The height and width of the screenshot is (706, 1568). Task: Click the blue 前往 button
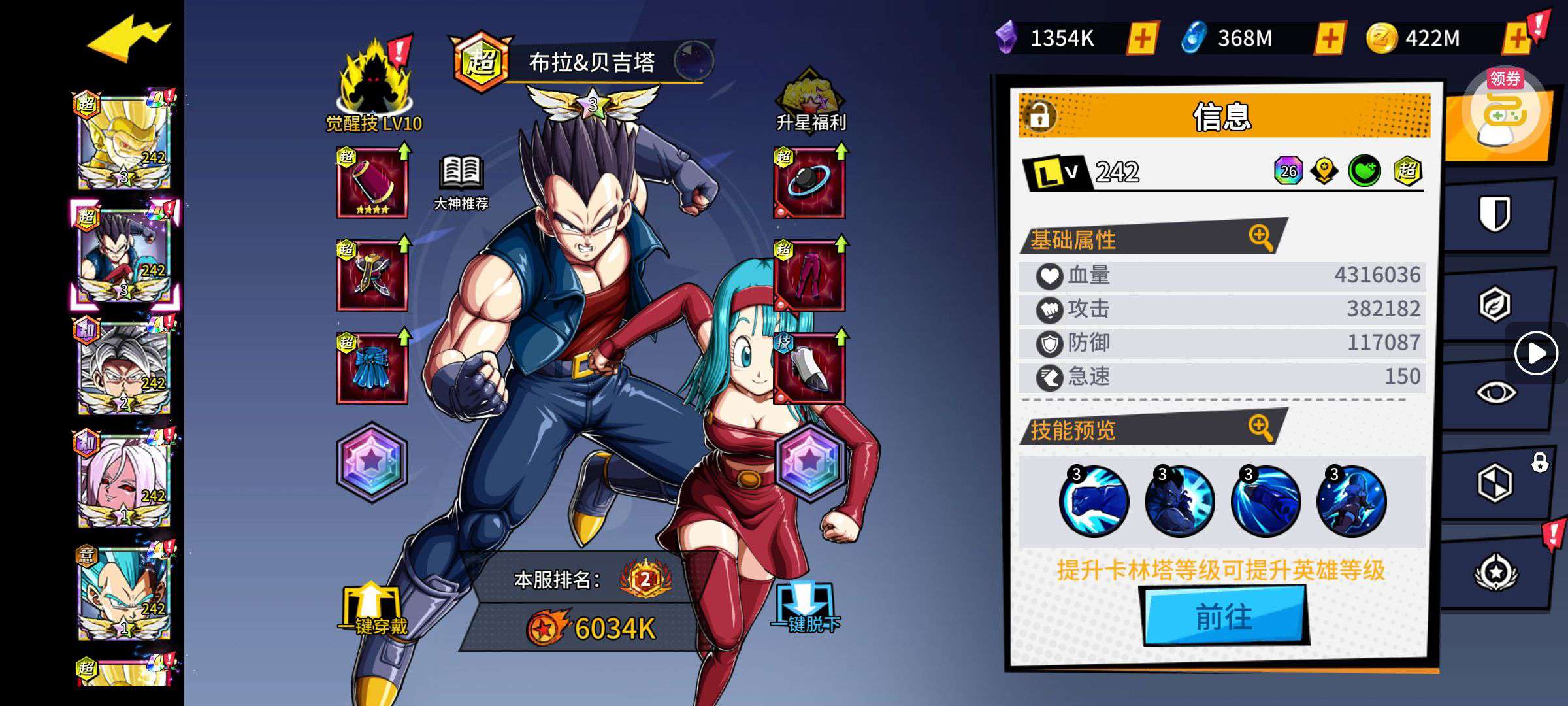point(1224,616)
